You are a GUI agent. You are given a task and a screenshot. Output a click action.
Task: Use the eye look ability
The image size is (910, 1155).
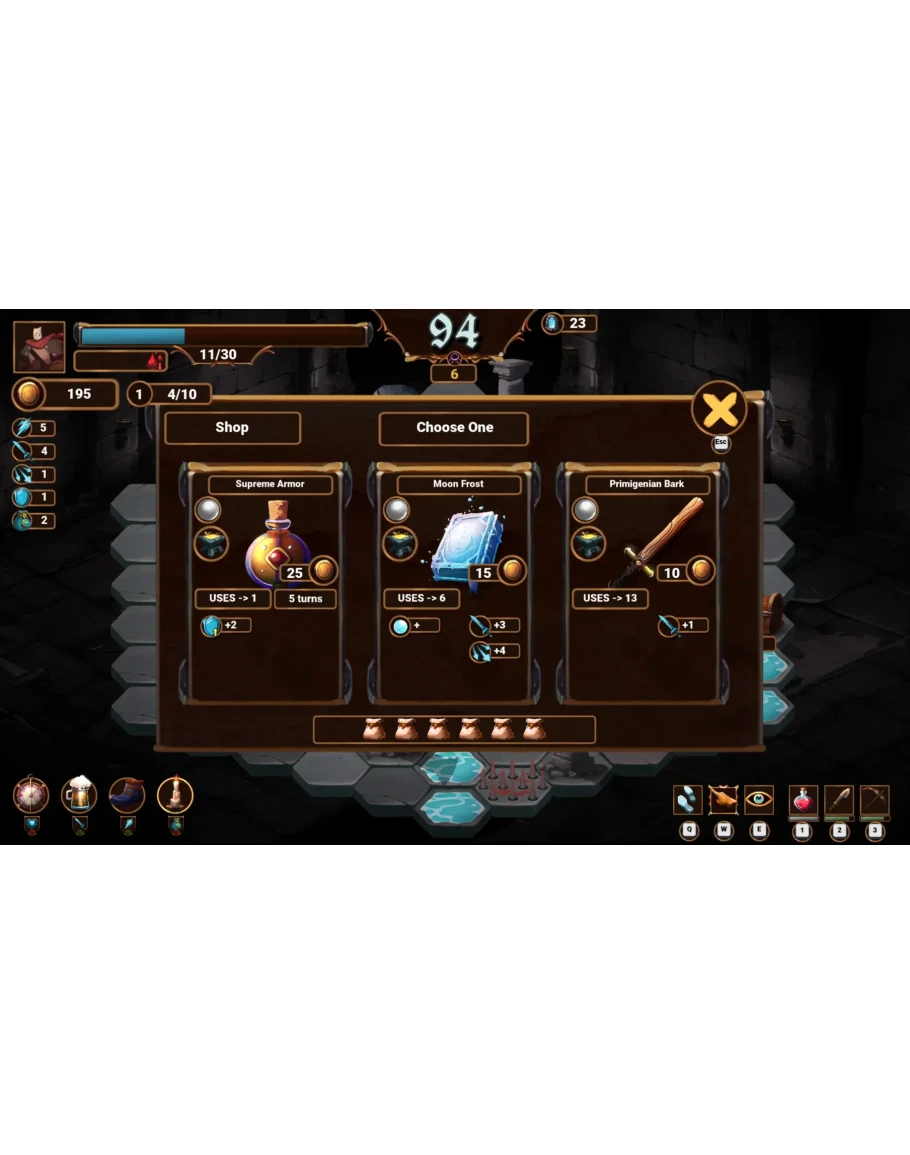pos(759,800)
